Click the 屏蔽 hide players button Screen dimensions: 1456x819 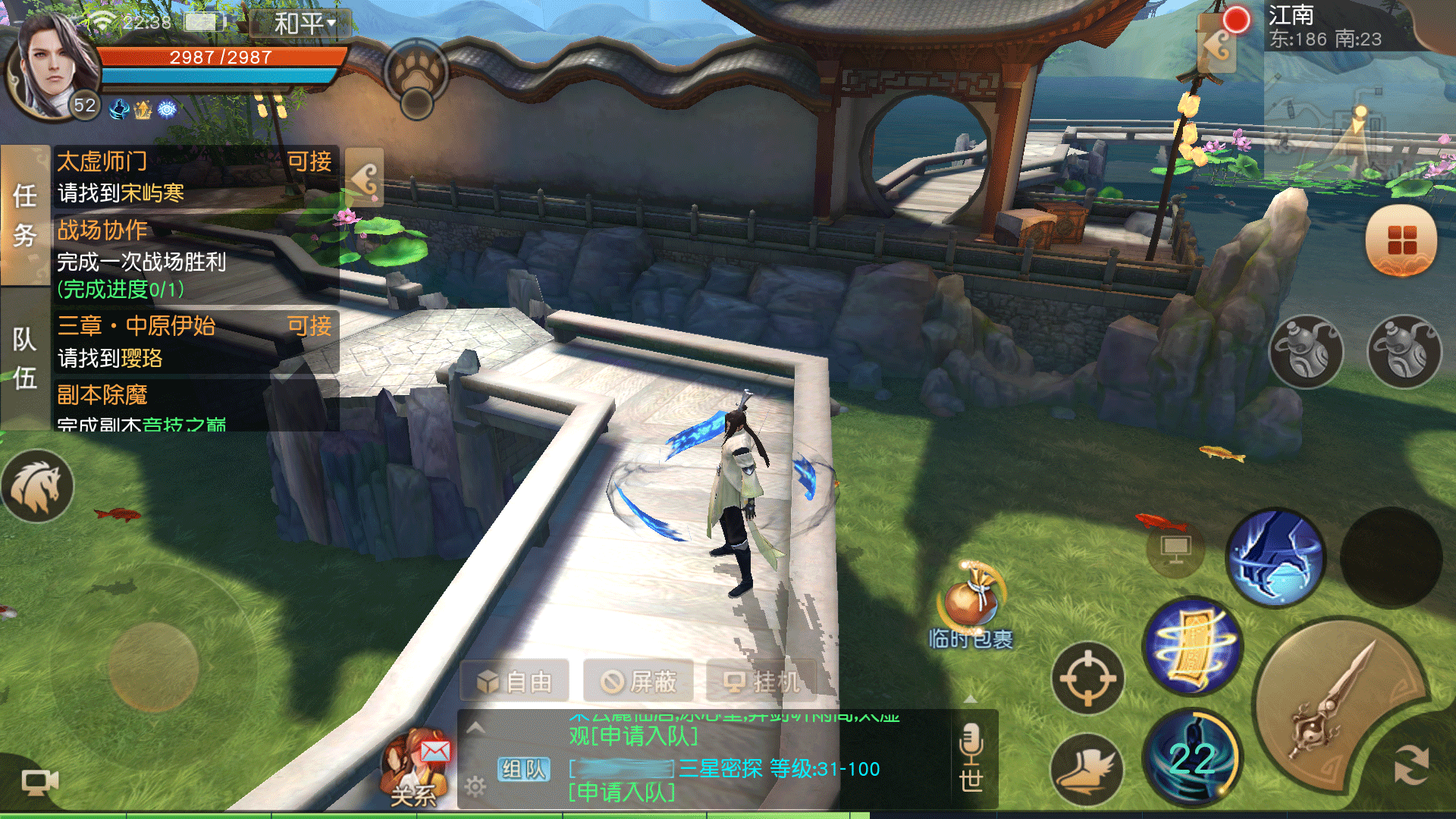[x=639, y=682]
